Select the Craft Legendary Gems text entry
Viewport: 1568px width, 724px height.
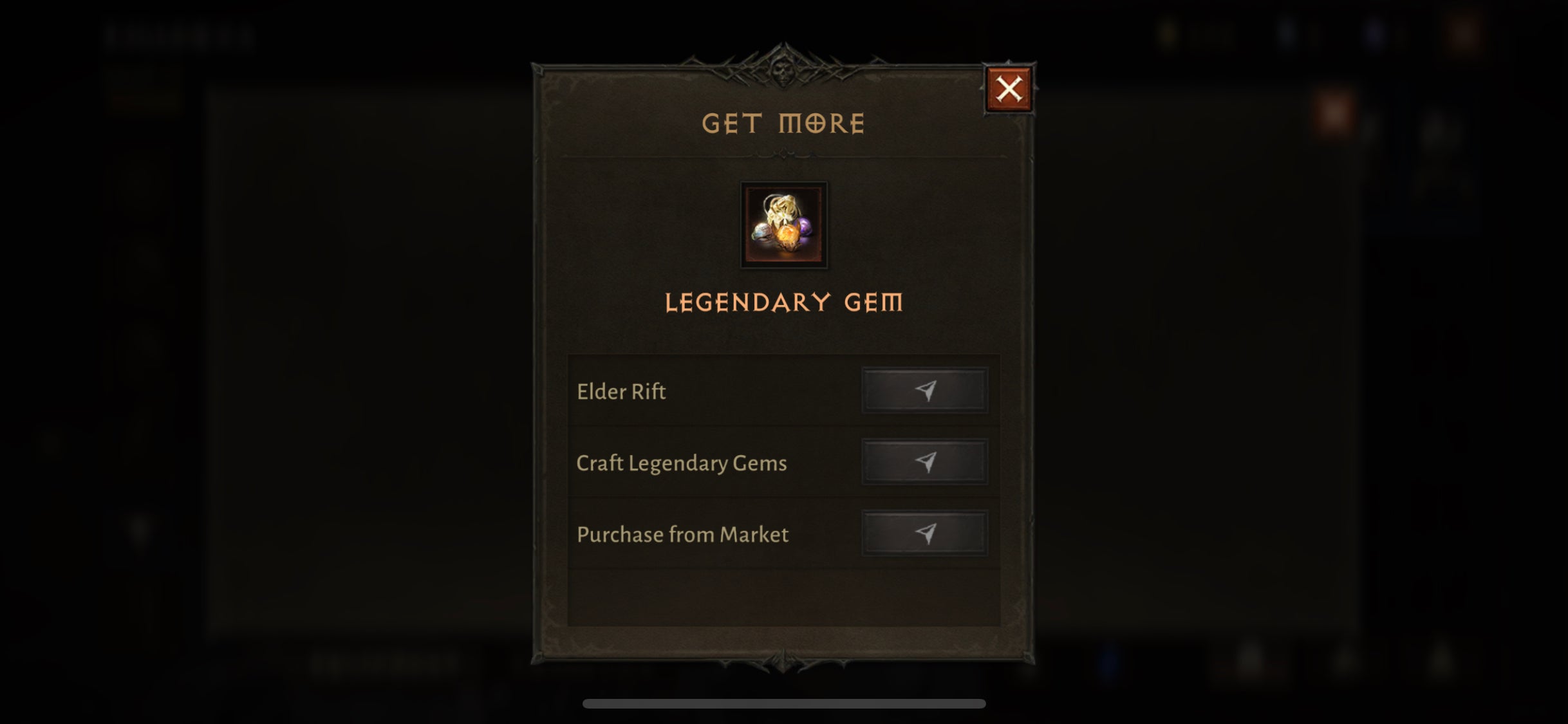(681, 462)
